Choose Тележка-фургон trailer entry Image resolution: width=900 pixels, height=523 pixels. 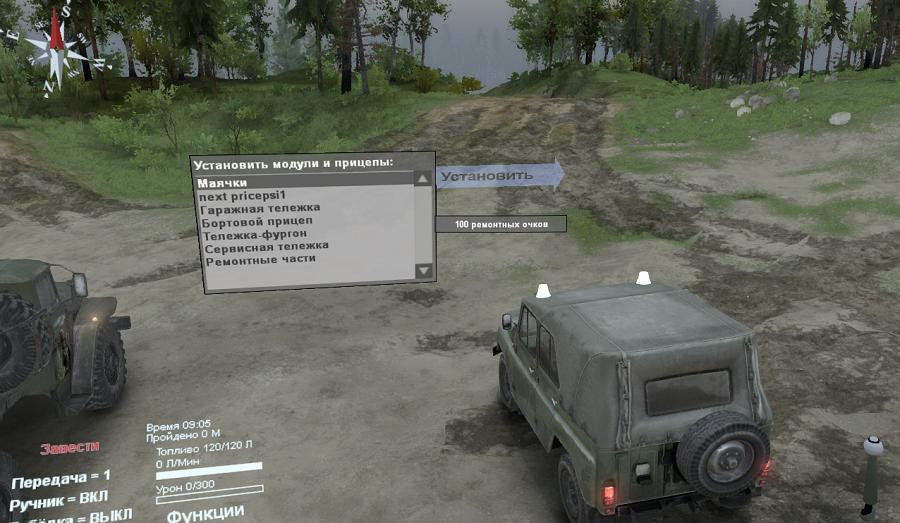[x=254, y=234]
